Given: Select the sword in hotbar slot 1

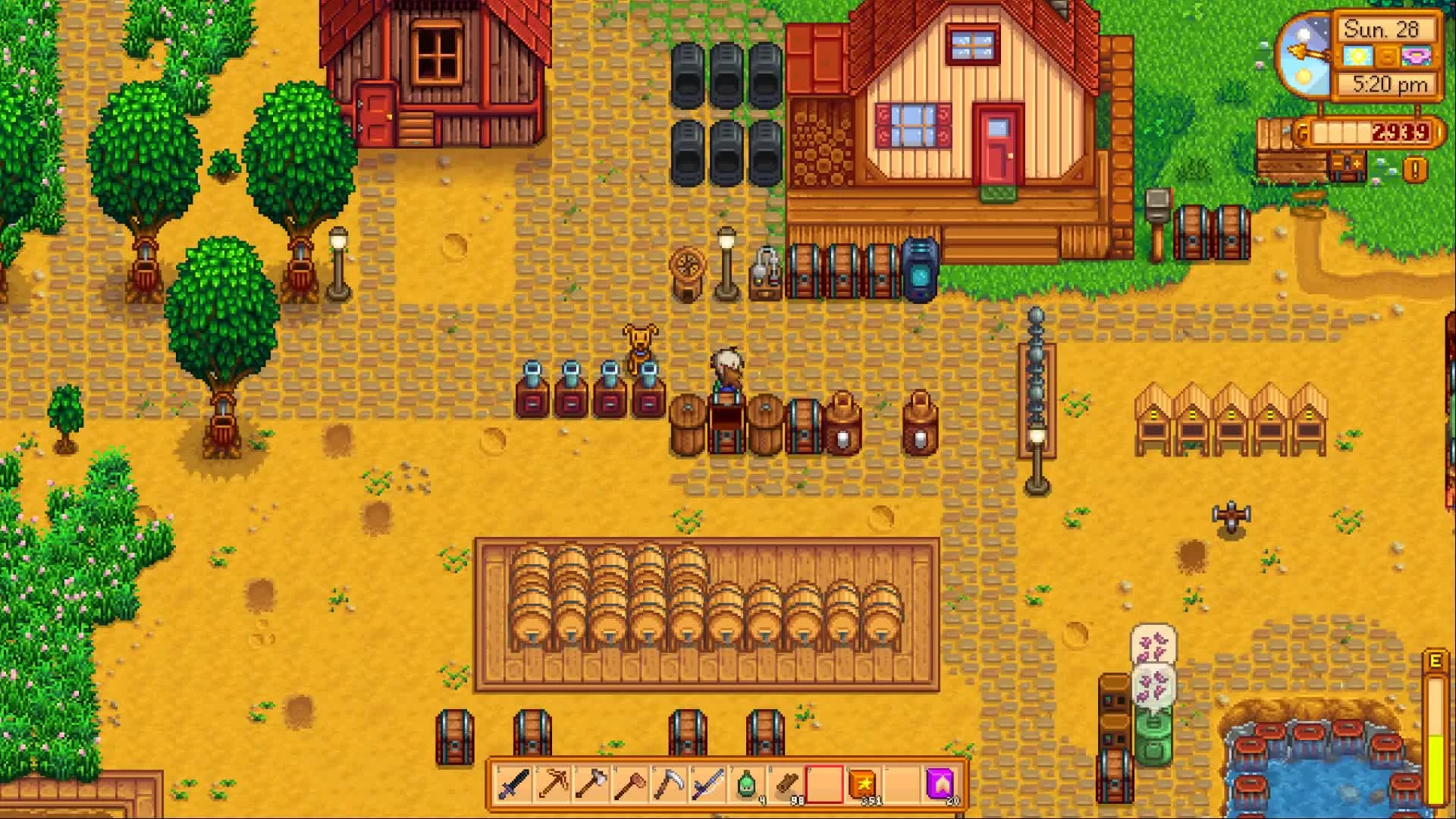Looking at the screenshot, I should click(x=513, y=785).
